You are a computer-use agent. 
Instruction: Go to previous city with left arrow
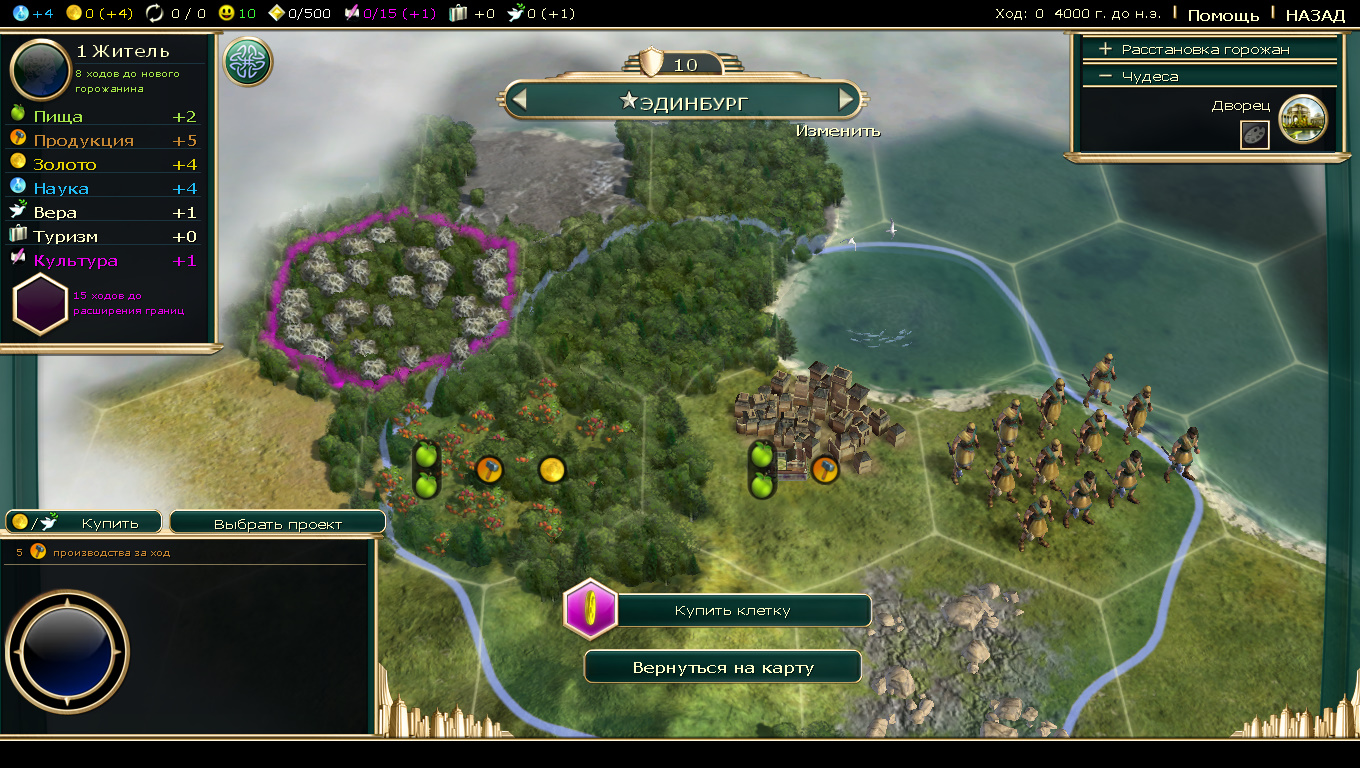pos(518,100)
